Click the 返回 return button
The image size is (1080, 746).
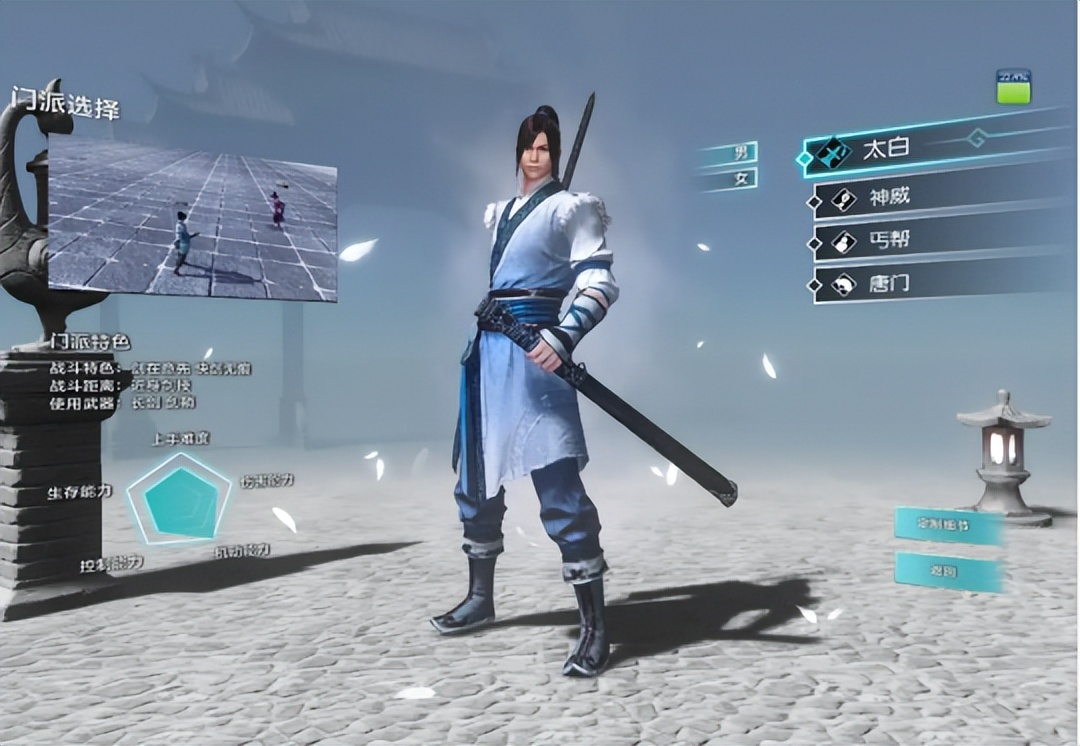tap(948, 571)
